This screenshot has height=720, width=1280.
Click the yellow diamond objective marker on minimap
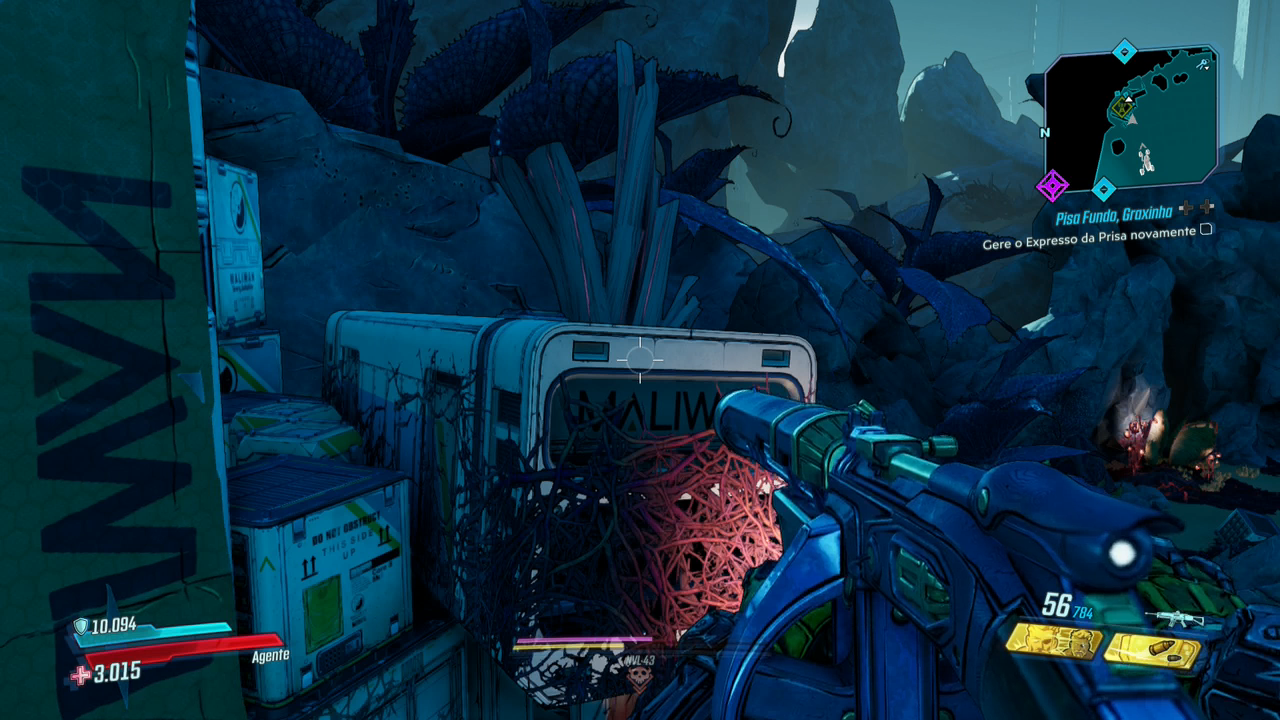pyautogui.click(x=1121, y=105)
